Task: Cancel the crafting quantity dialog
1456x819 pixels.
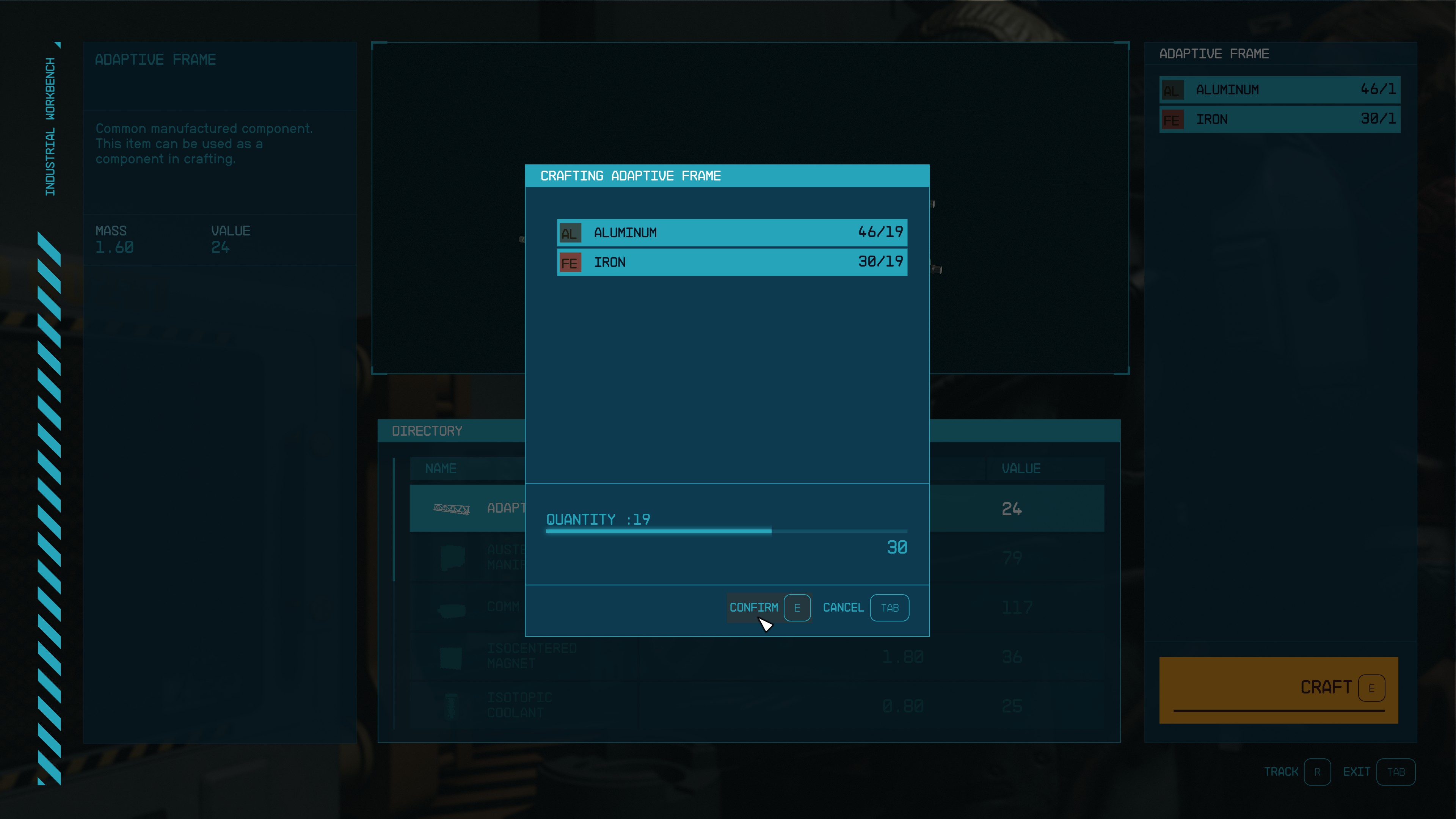Action: click(843, 607)
